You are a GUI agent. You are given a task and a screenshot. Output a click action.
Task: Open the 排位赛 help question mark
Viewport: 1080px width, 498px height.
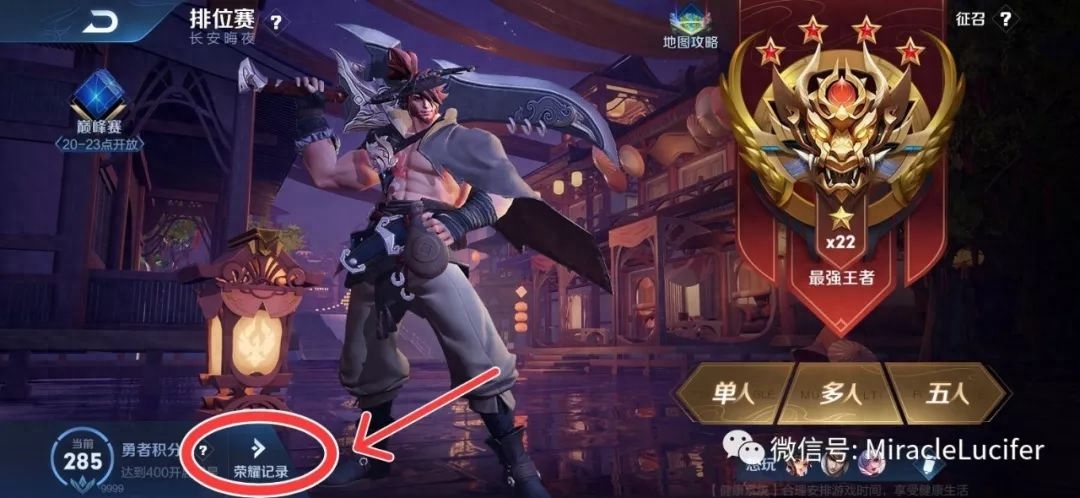(x=276, y=21)
